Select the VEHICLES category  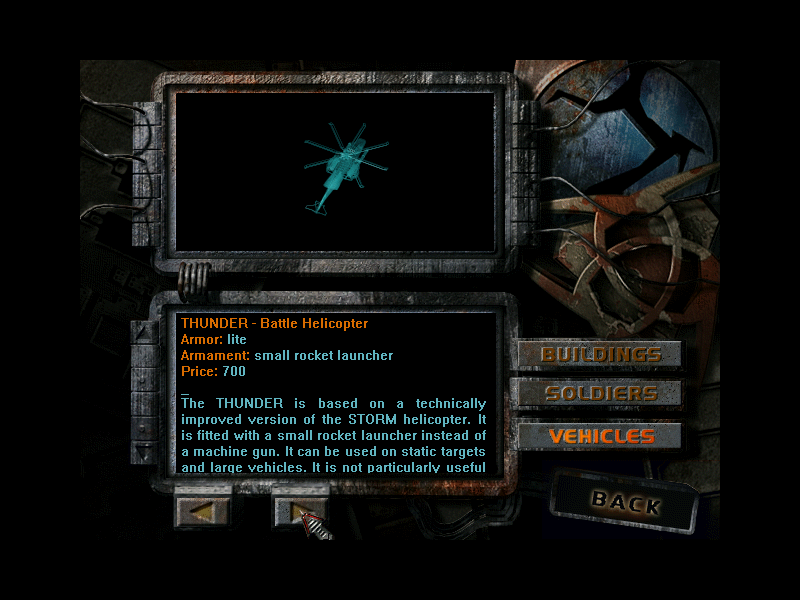click(600, 436)
